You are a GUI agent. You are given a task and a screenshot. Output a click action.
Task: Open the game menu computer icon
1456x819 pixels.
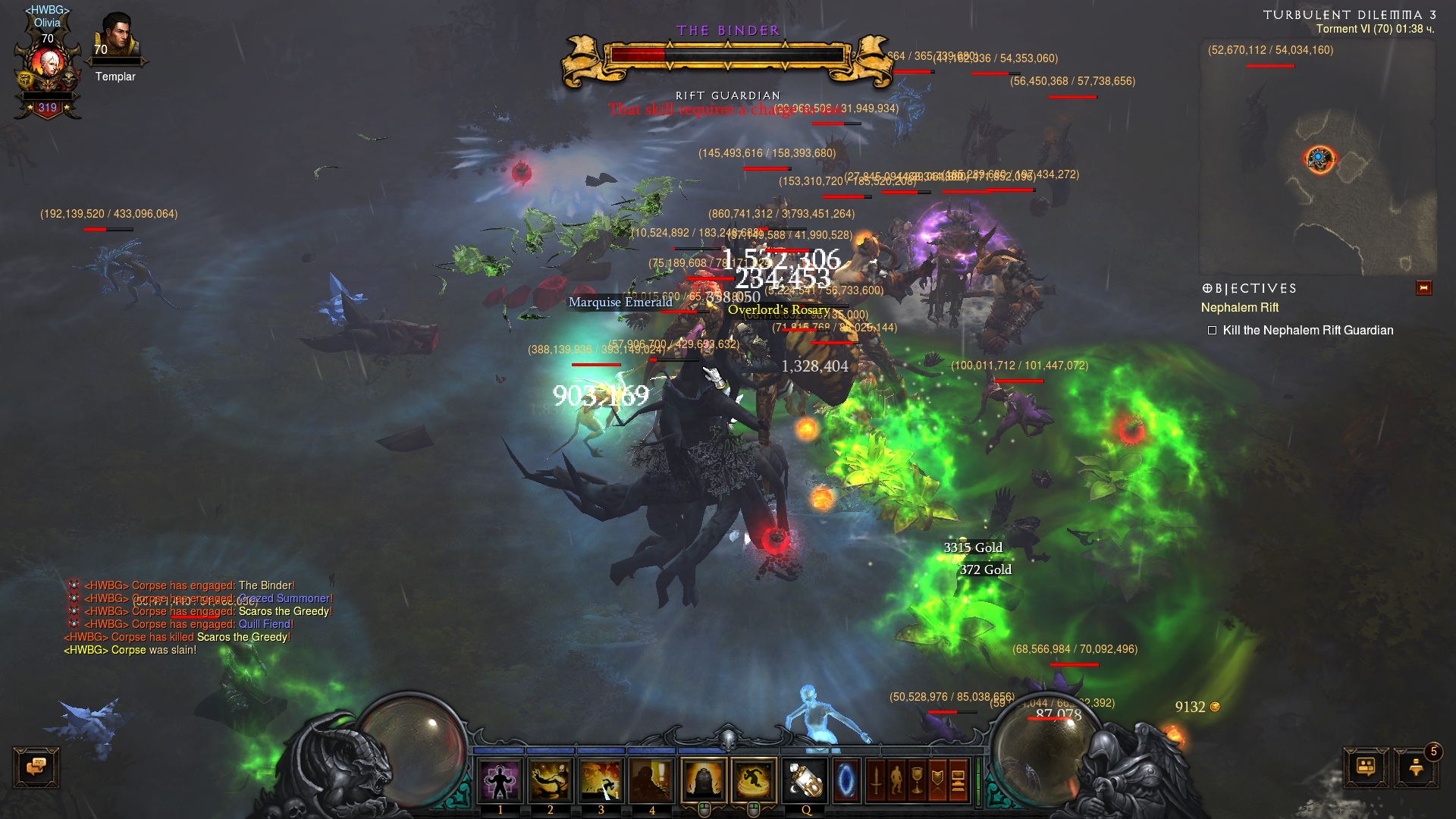coord(958,780)
